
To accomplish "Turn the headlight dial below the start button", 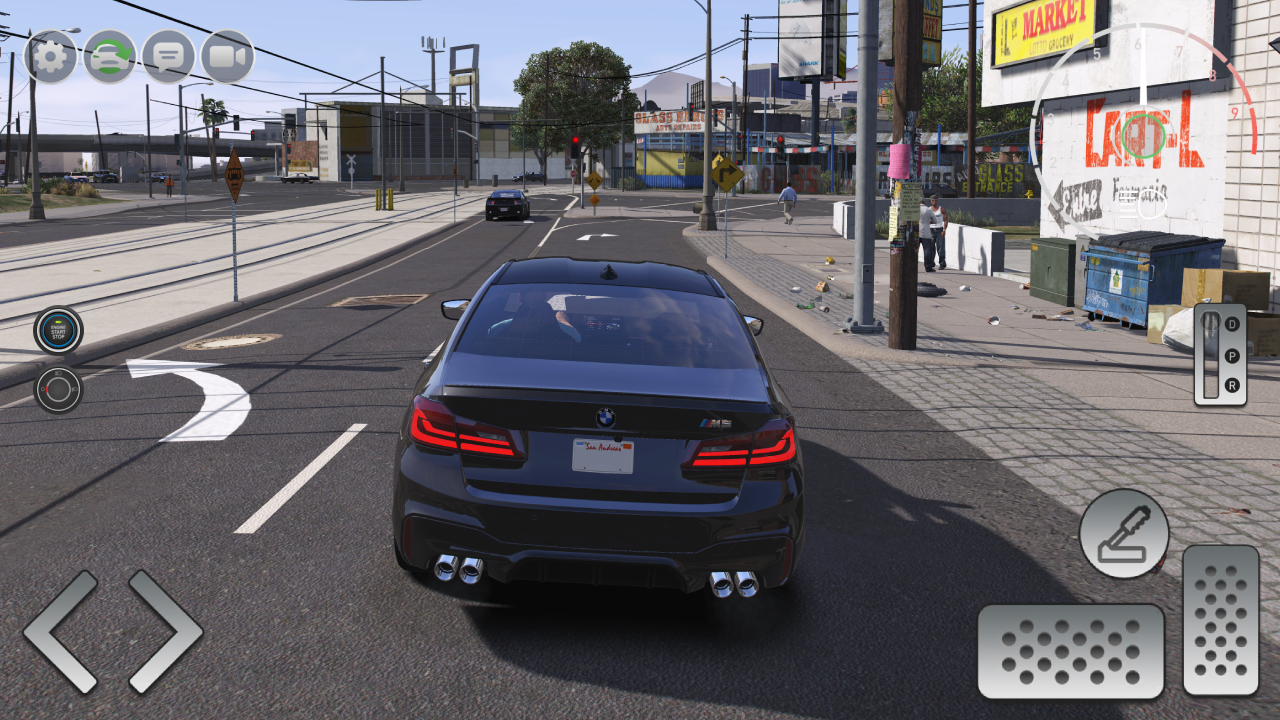I will click(x=57, y=388).
